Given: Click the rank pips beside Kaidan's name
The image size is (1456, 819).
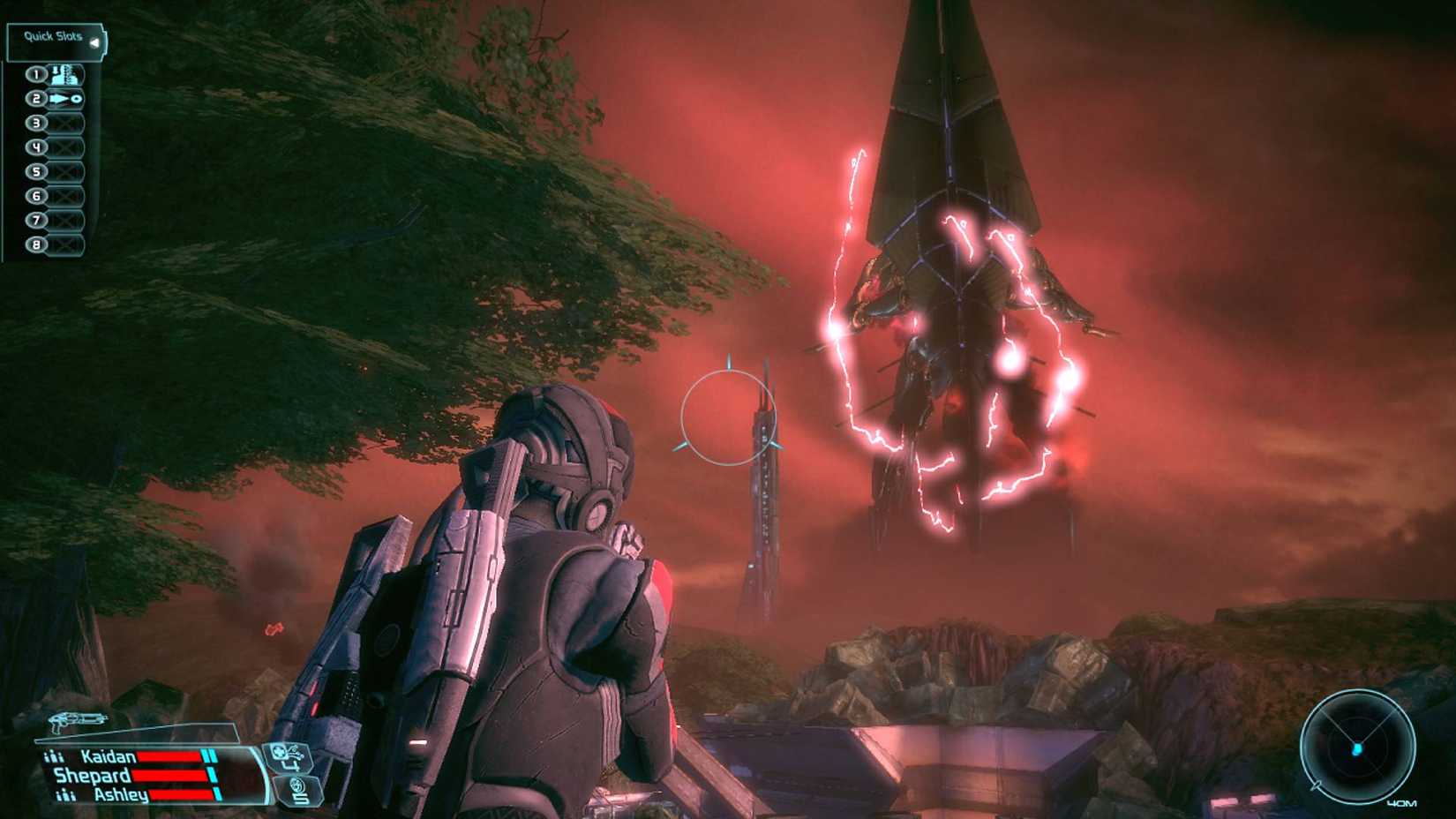Looking at the screenshot, I should point(53,755).
